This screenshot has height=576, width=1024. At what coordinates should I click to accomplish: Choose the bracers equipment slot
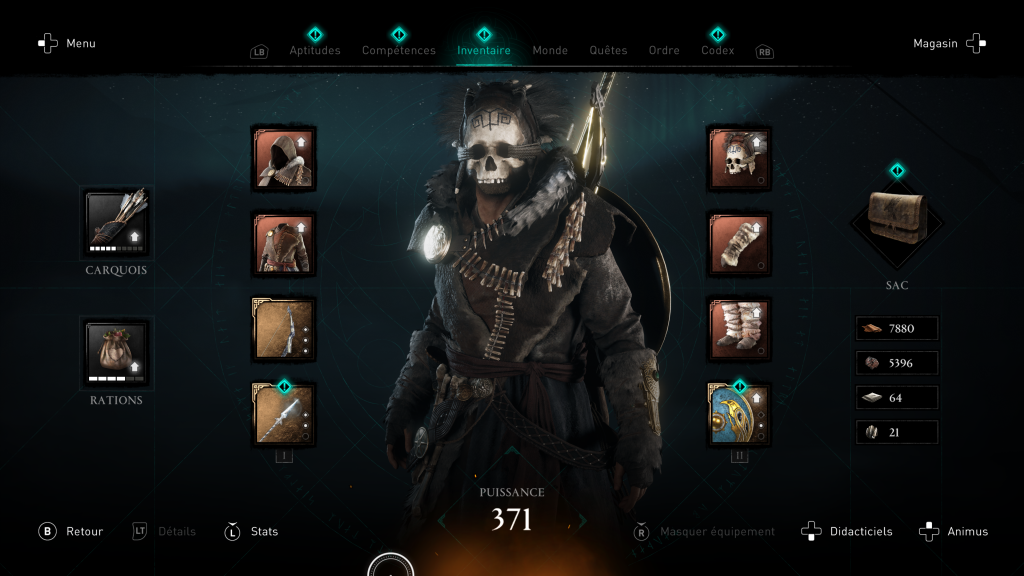coord(739,244)
